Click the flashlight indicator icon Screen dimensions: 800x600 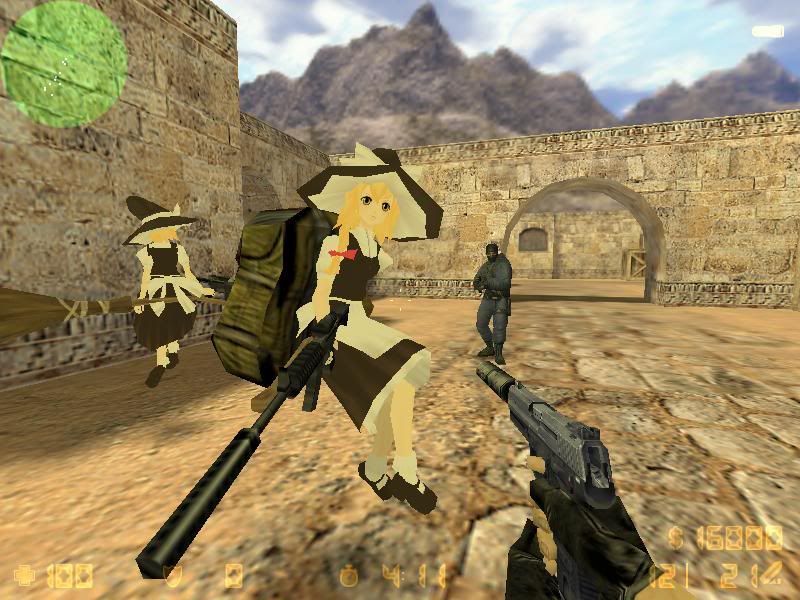[x=767, y=32]
